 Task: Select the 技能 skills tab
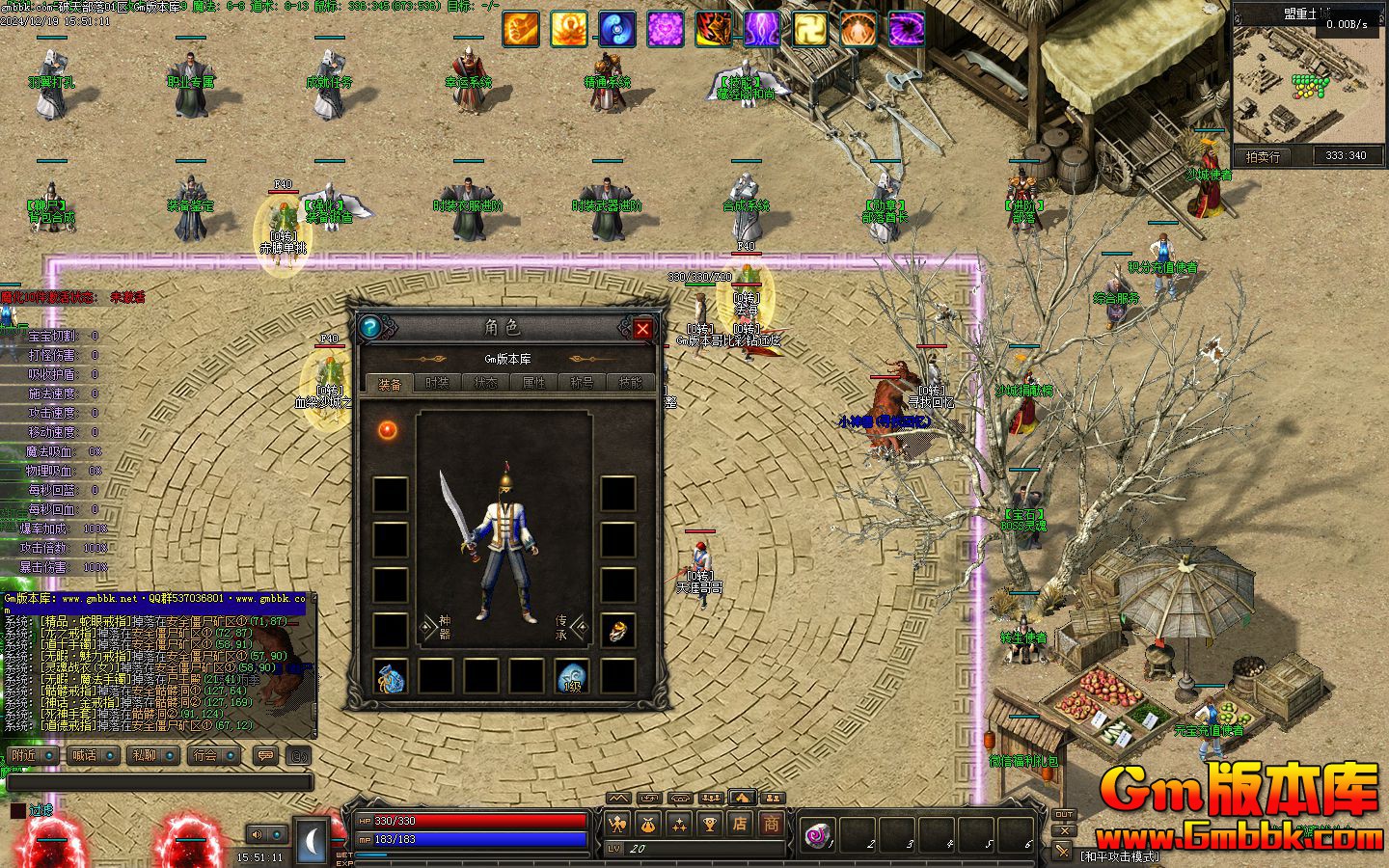630,383
